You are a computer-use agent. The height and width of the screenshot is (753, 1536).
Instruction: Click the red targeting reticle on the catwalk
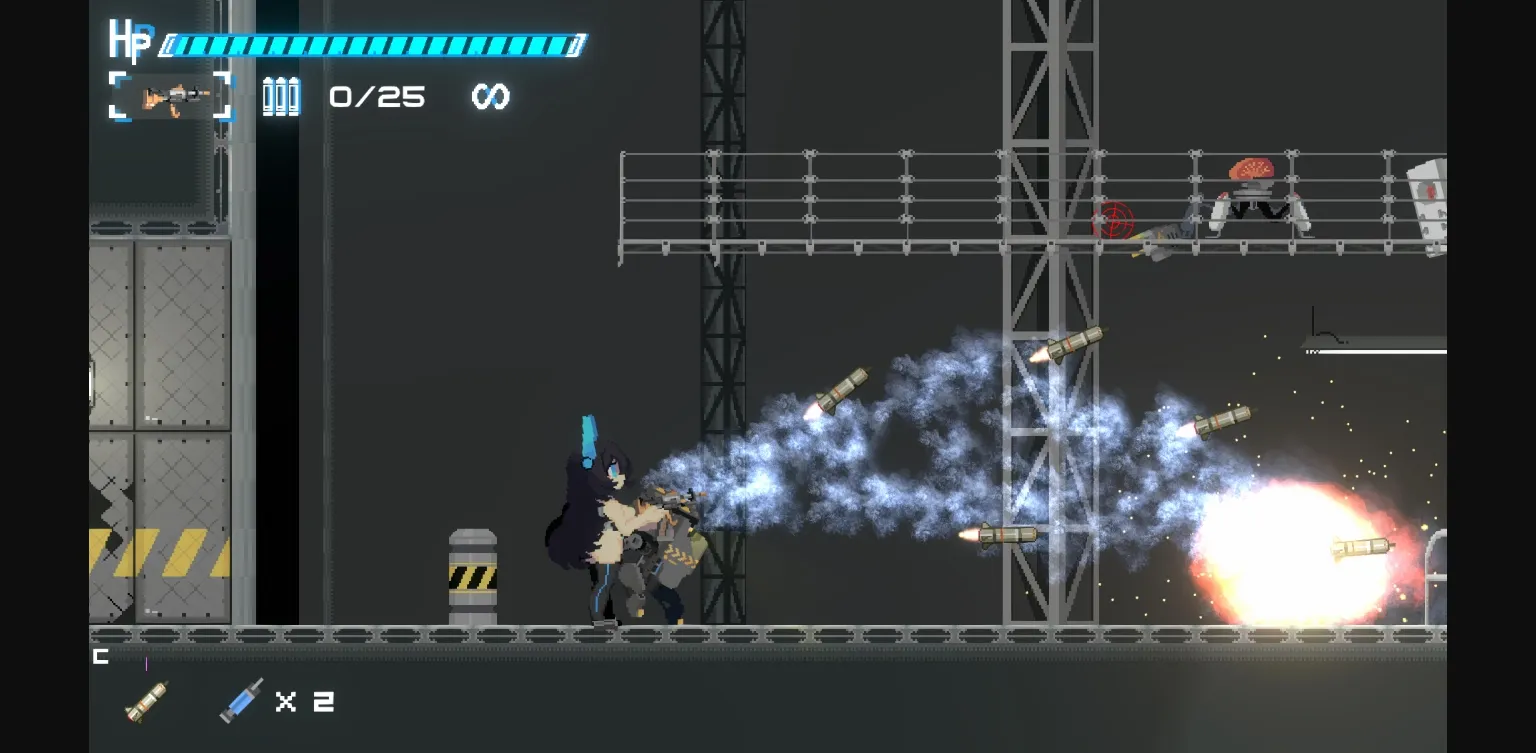[1113, 221]
